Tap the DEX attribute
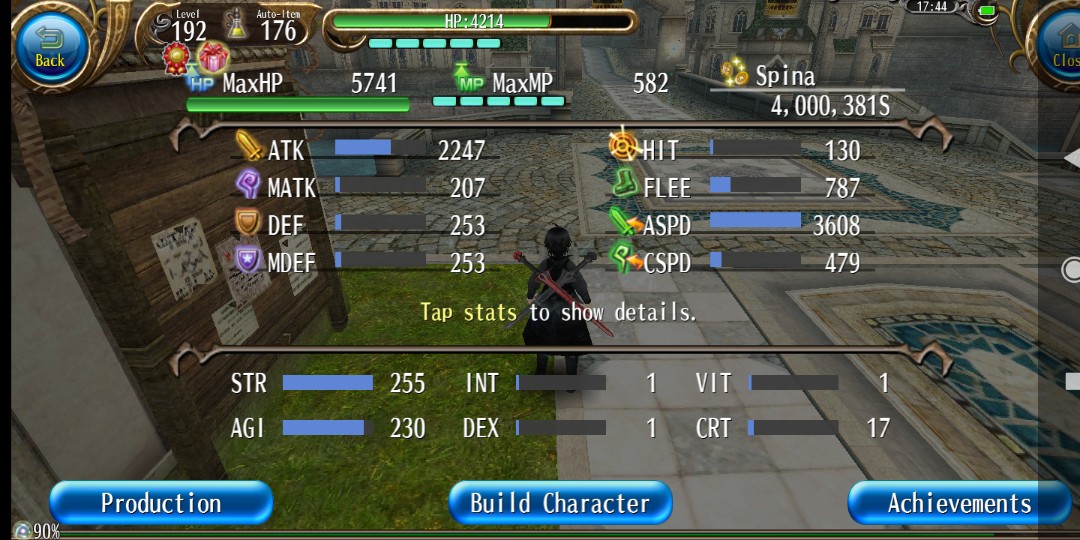 click(560, 428)
